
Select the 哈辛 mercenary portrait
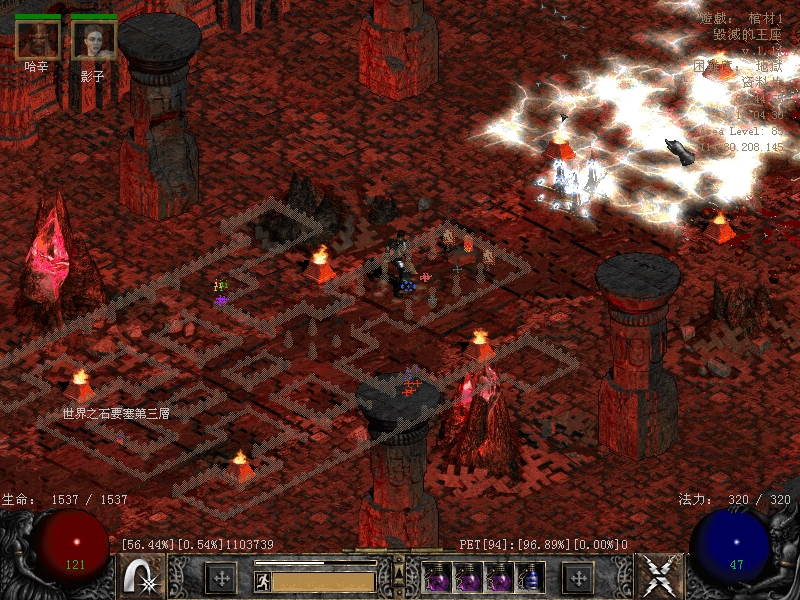pos(37,39)
